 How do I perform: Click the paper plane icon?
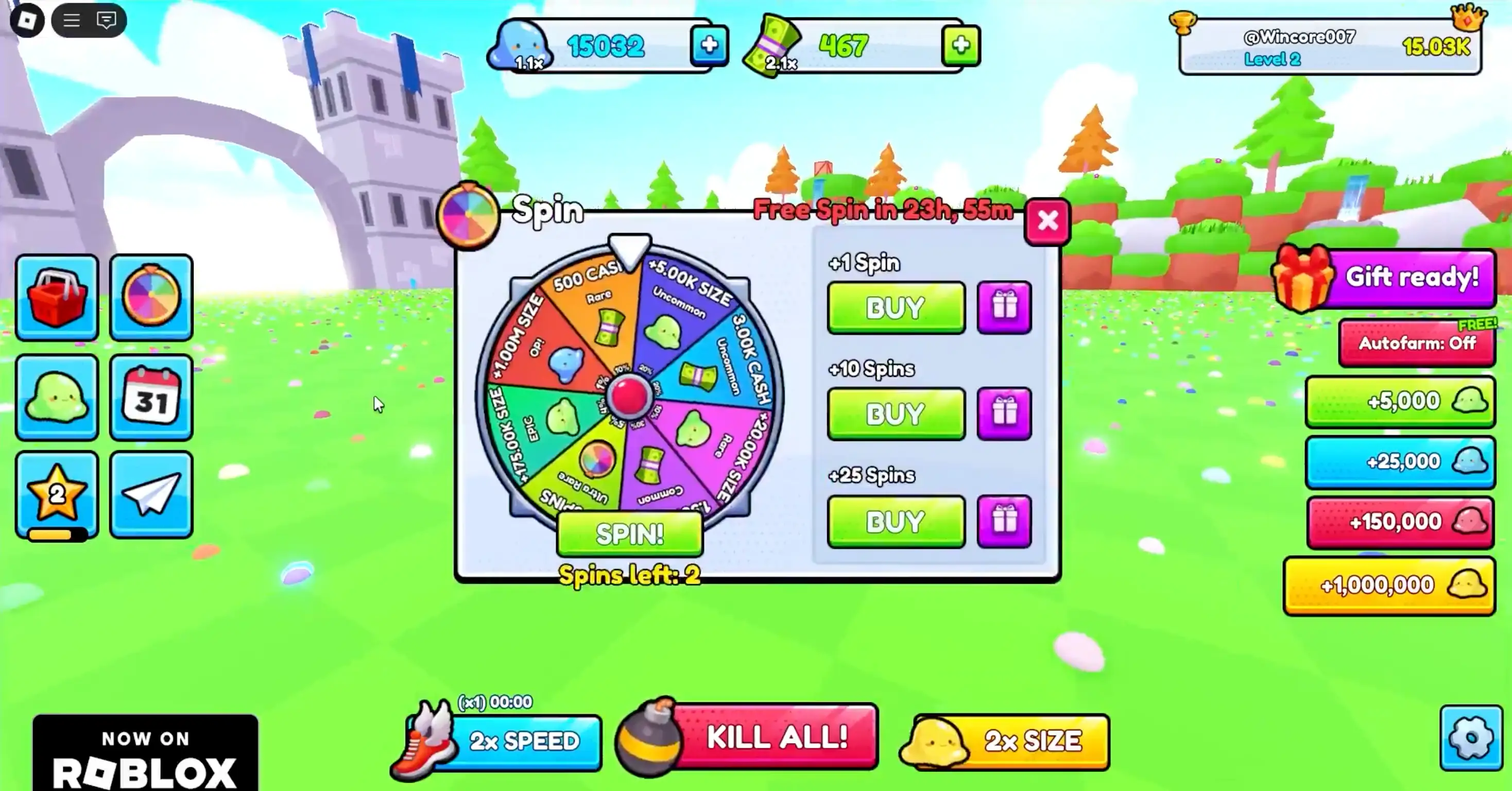[x=151, y=494]
